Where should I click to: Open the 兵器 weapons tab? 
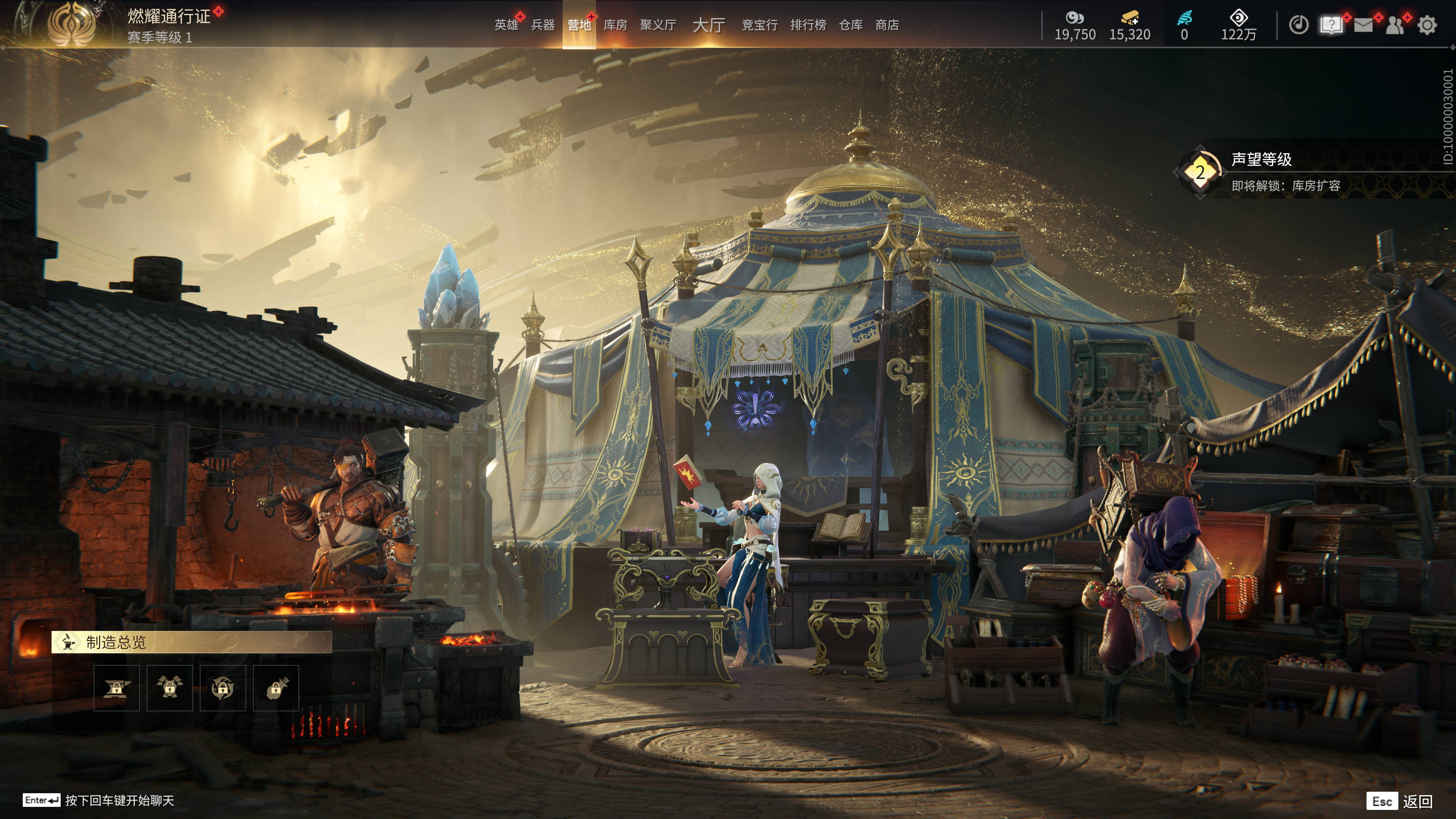543,25
